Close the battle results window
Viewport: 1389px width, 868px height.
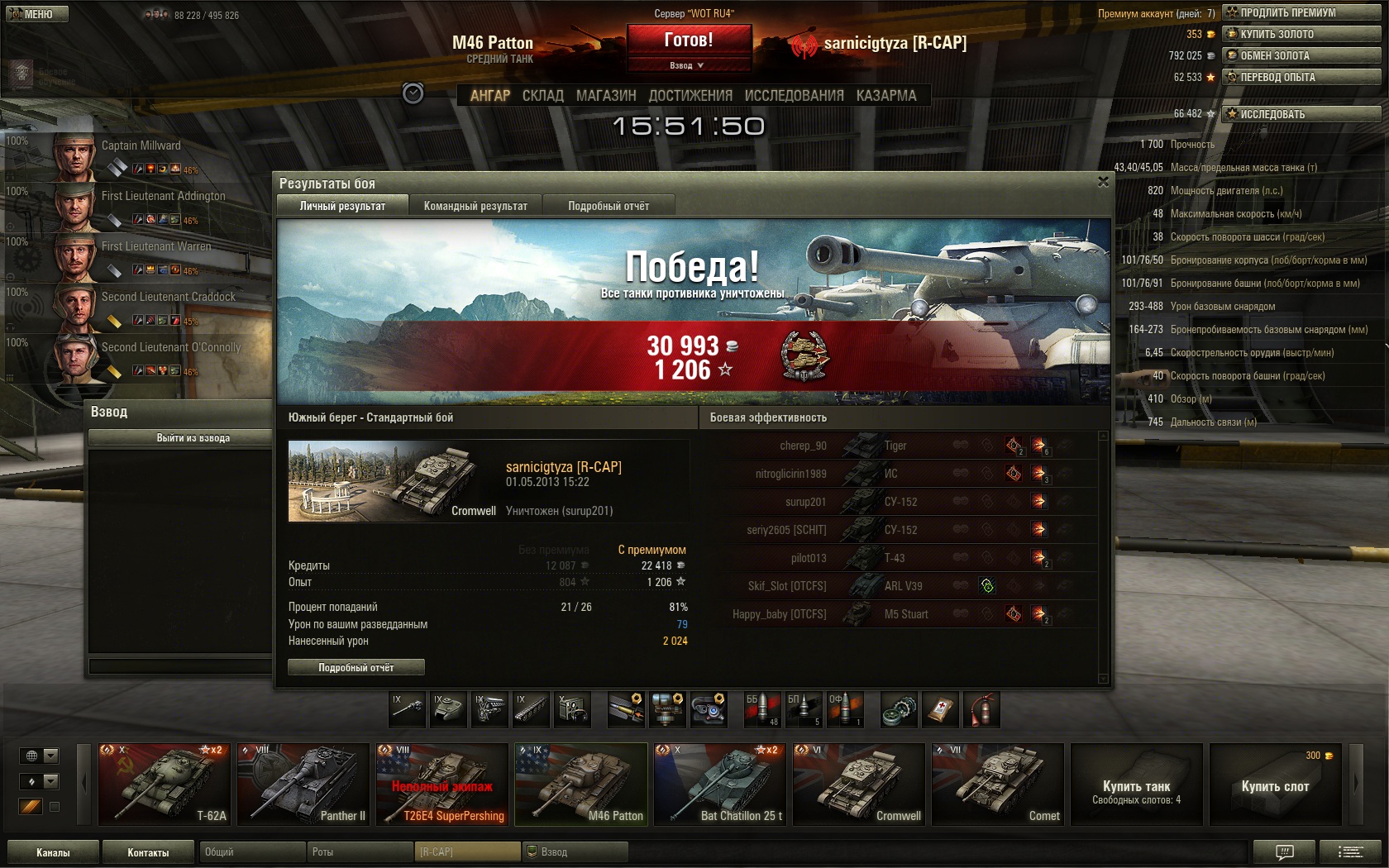(1103, 182)
